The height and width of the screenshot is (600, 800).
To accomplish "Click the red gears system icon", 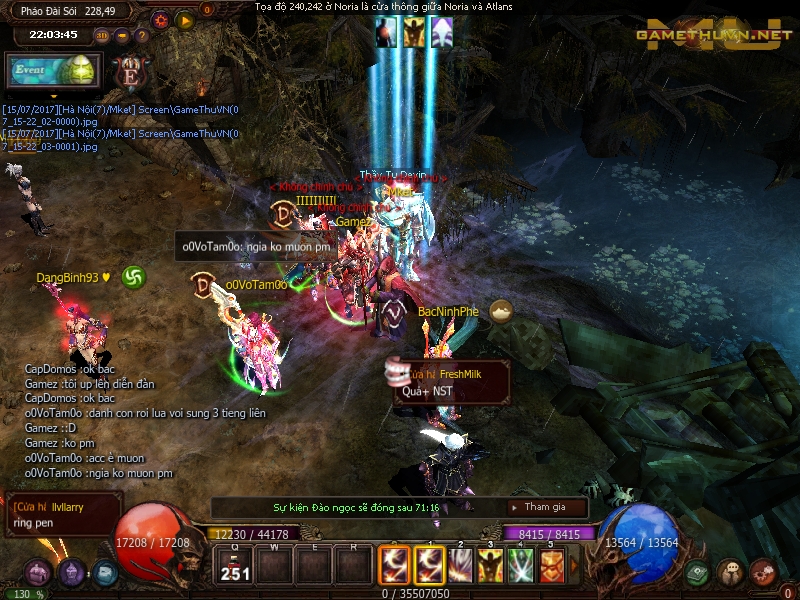I will [763, 573].
